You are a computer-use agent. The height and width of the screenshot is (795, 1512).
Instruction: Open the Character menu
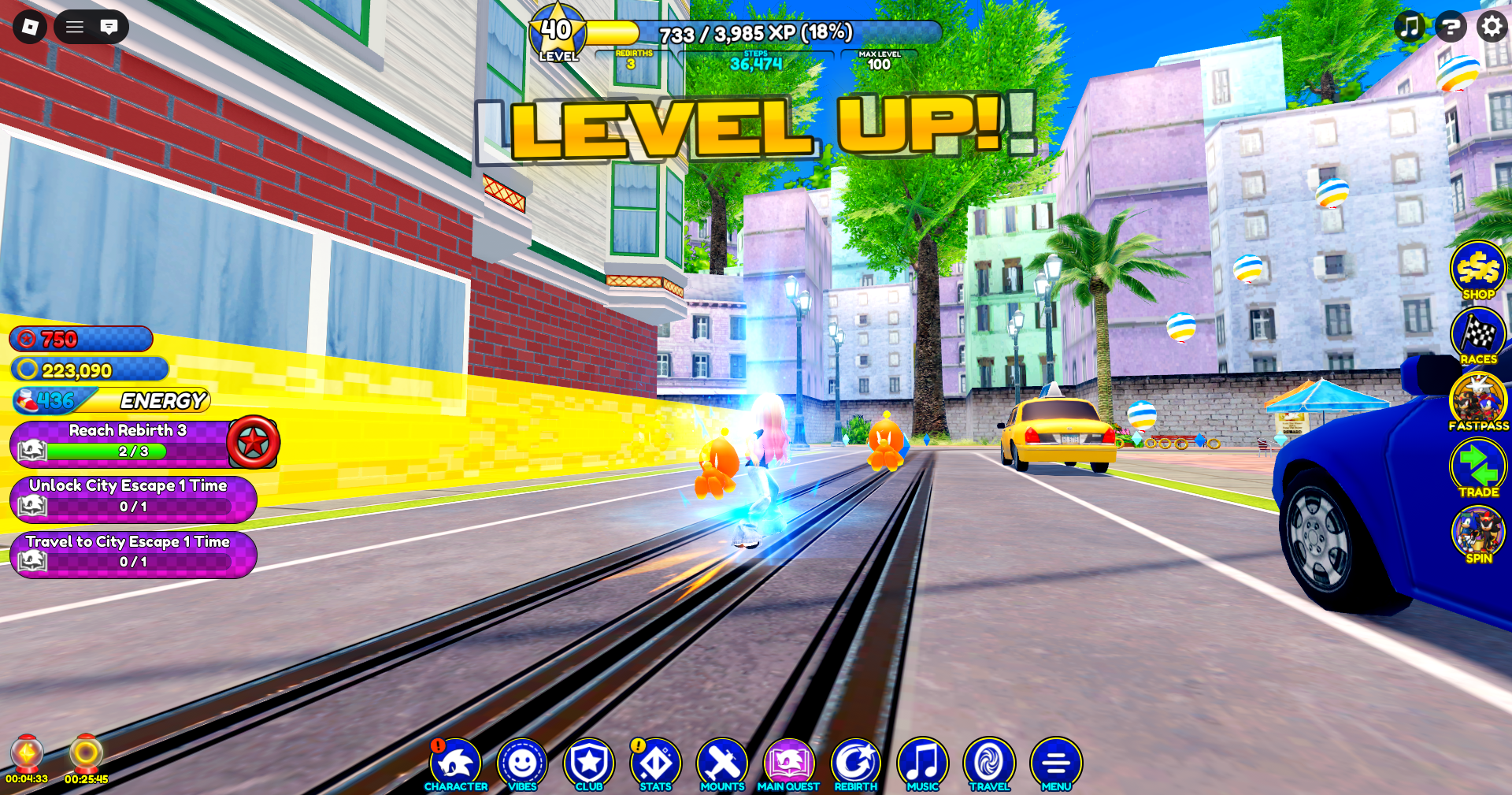pos(455,763)
